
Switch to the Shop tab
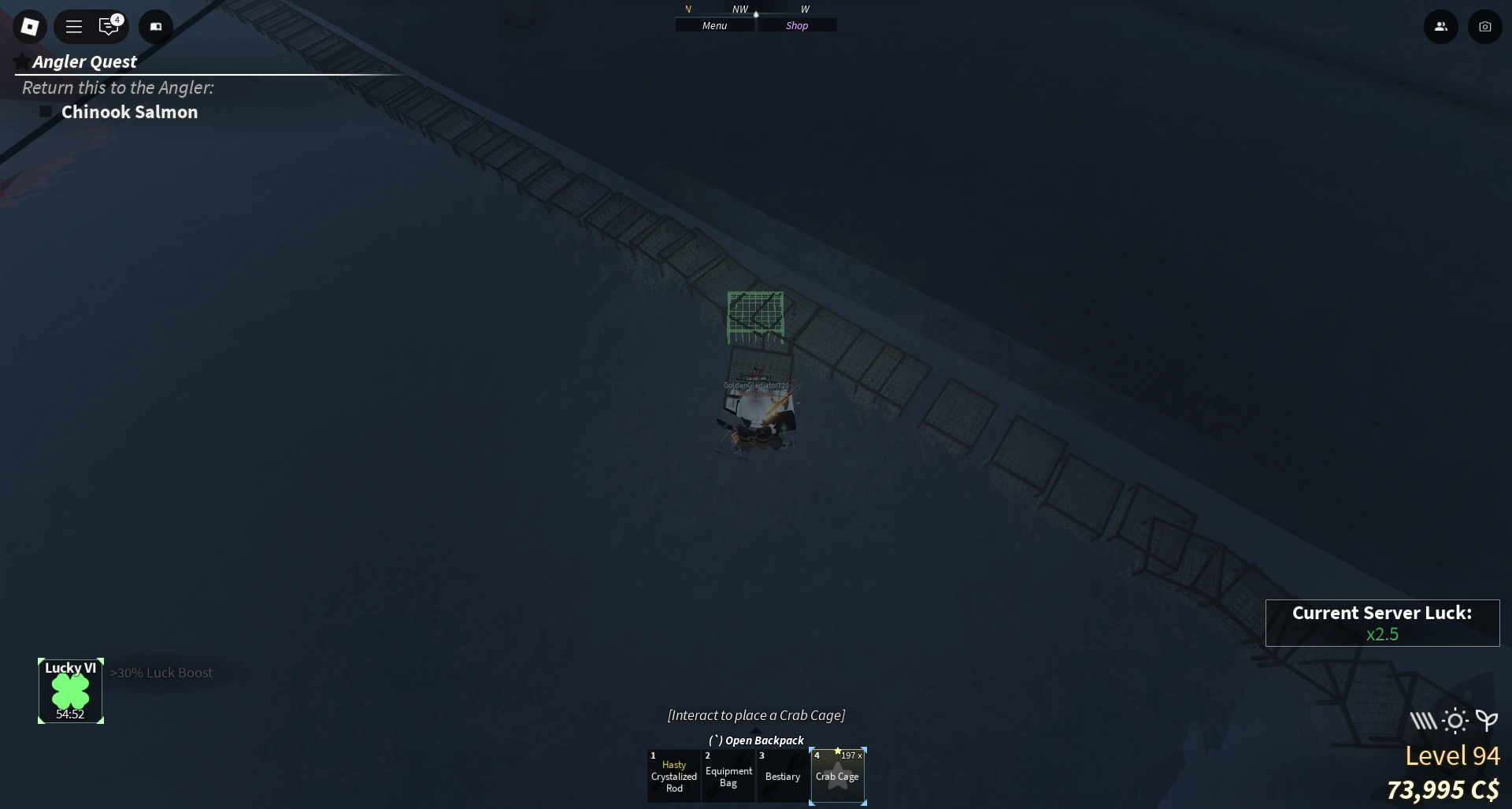pyautogui.click(x=797, y=24)
